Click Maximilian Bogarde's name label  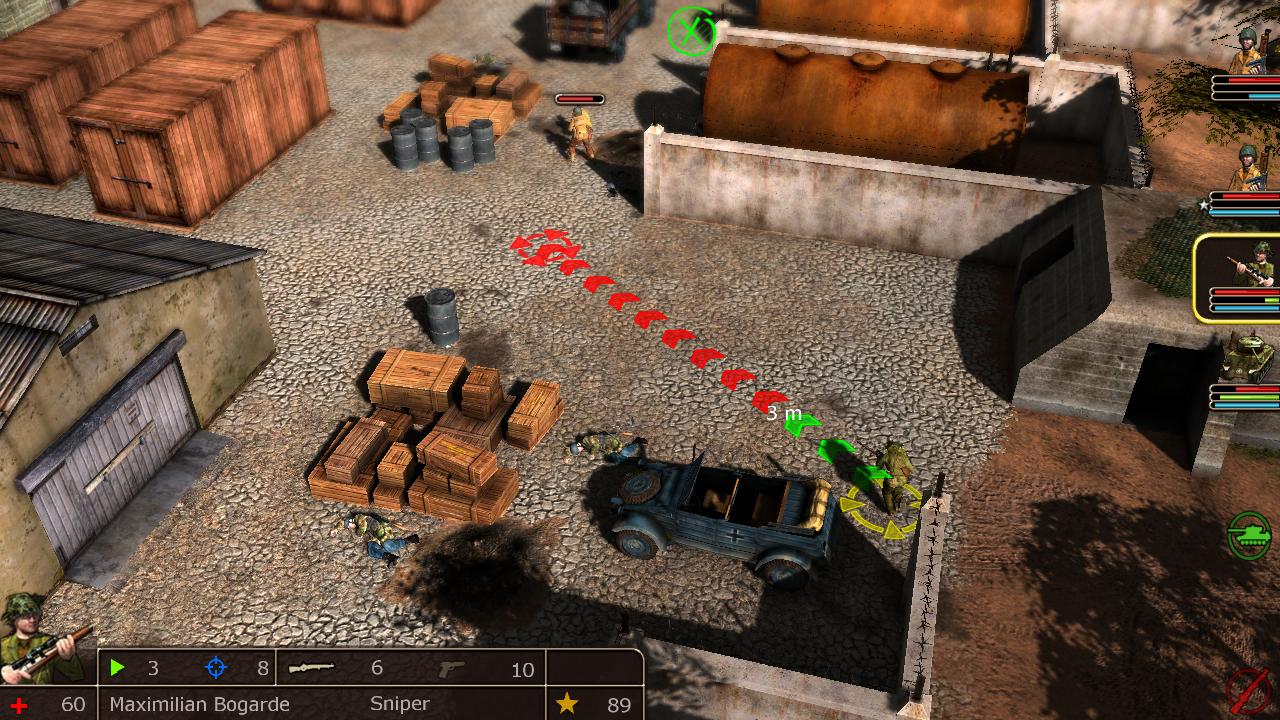coord(201,704)
